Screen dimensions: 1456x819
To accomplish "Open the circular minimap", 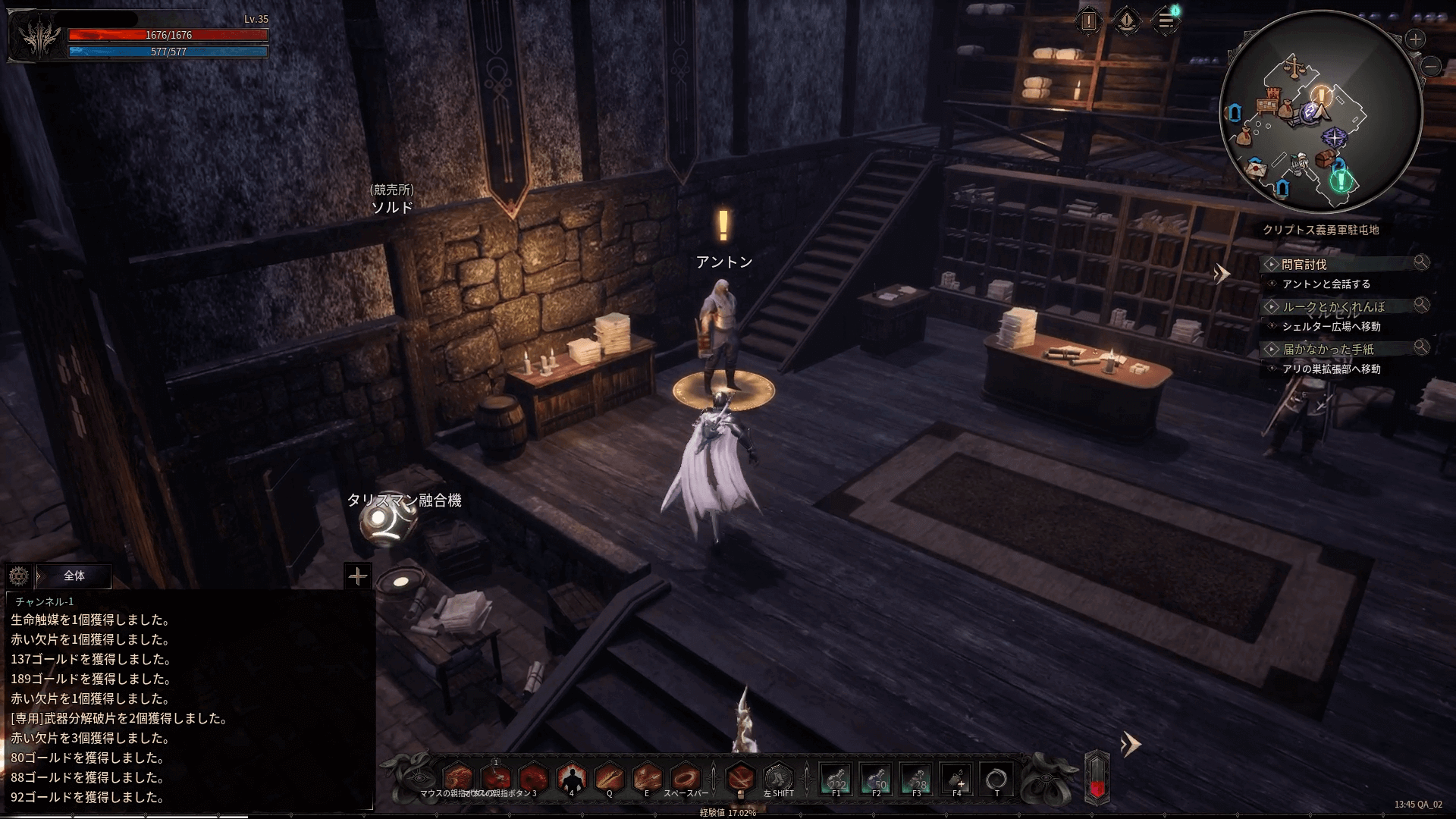I will click(1321, 111).
